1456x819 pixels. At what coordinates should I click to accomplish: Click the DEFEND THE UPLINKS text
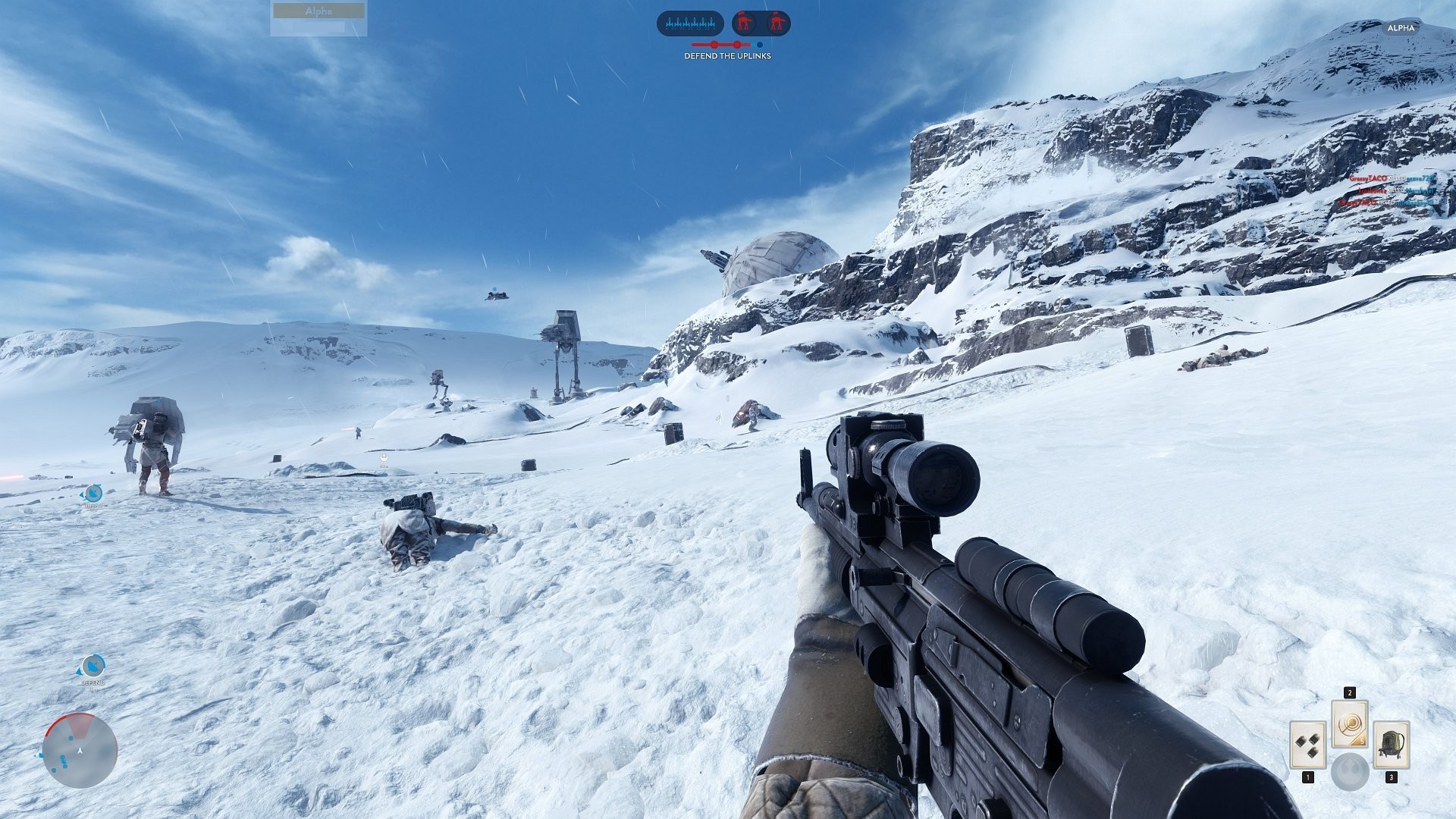point(728,55)
